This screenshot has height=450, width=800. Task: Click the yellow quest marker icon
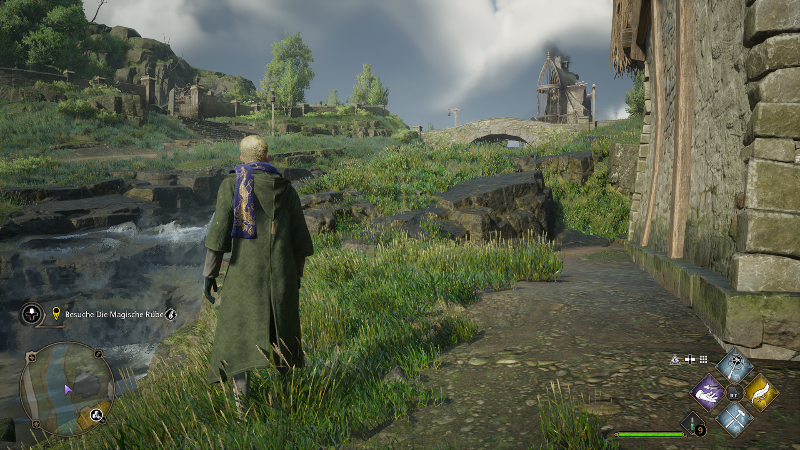pos(56,314)
